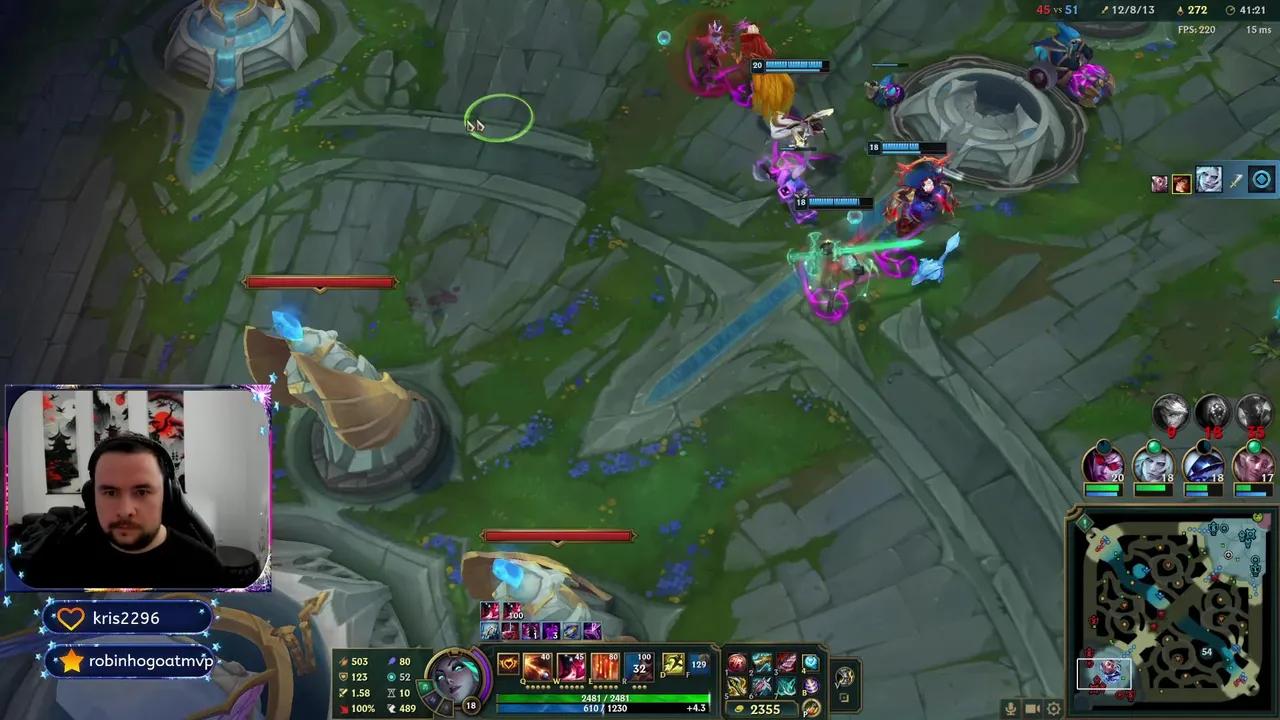Open the settings gear below the minimap

(1054, 707)
